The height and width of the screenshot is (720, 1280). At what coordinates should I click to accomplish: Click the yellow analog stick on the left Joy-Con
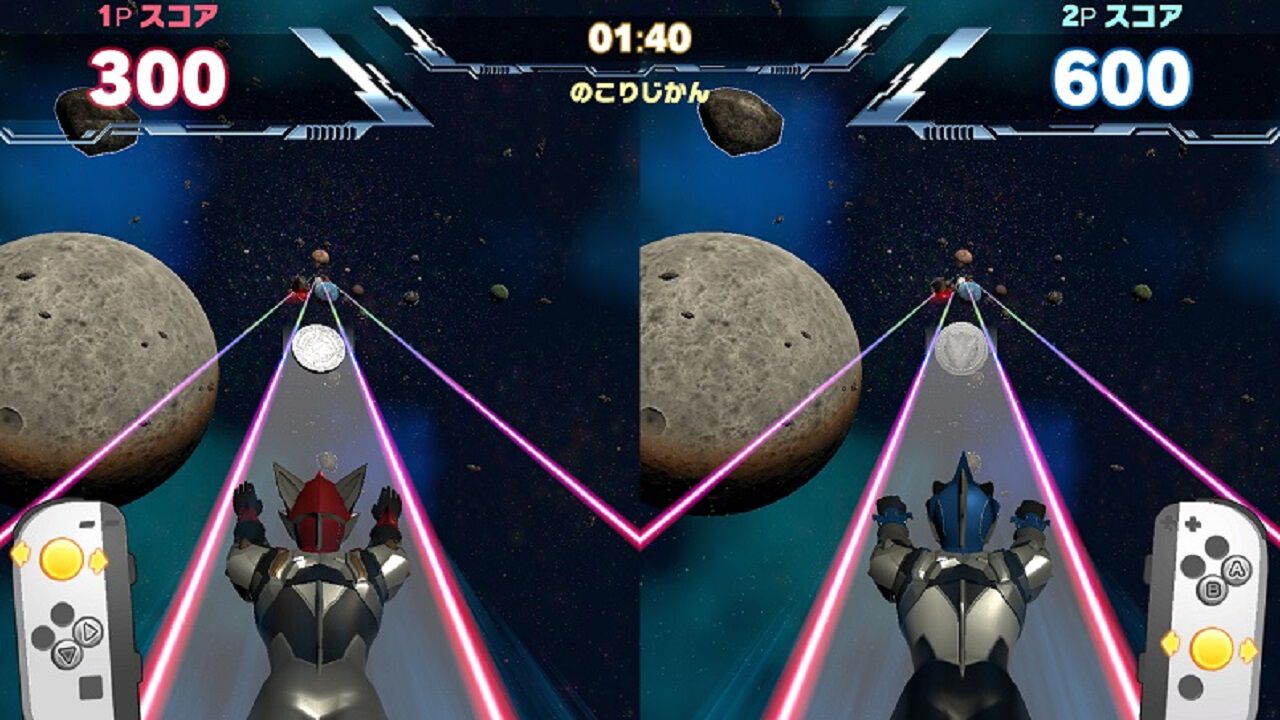[60, 560]
